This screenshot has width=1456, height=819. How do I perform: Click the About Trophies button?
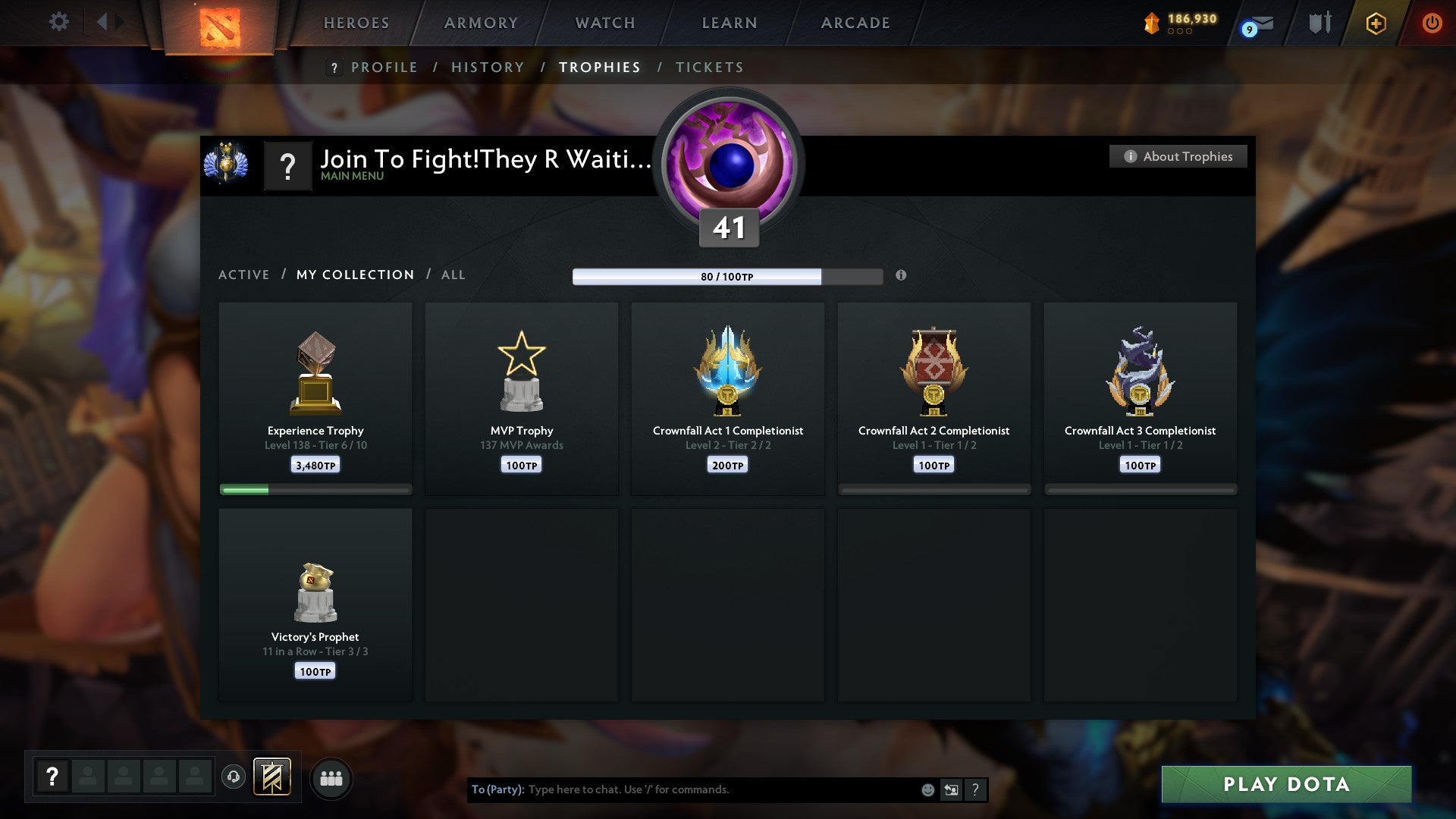(1178, 156)
